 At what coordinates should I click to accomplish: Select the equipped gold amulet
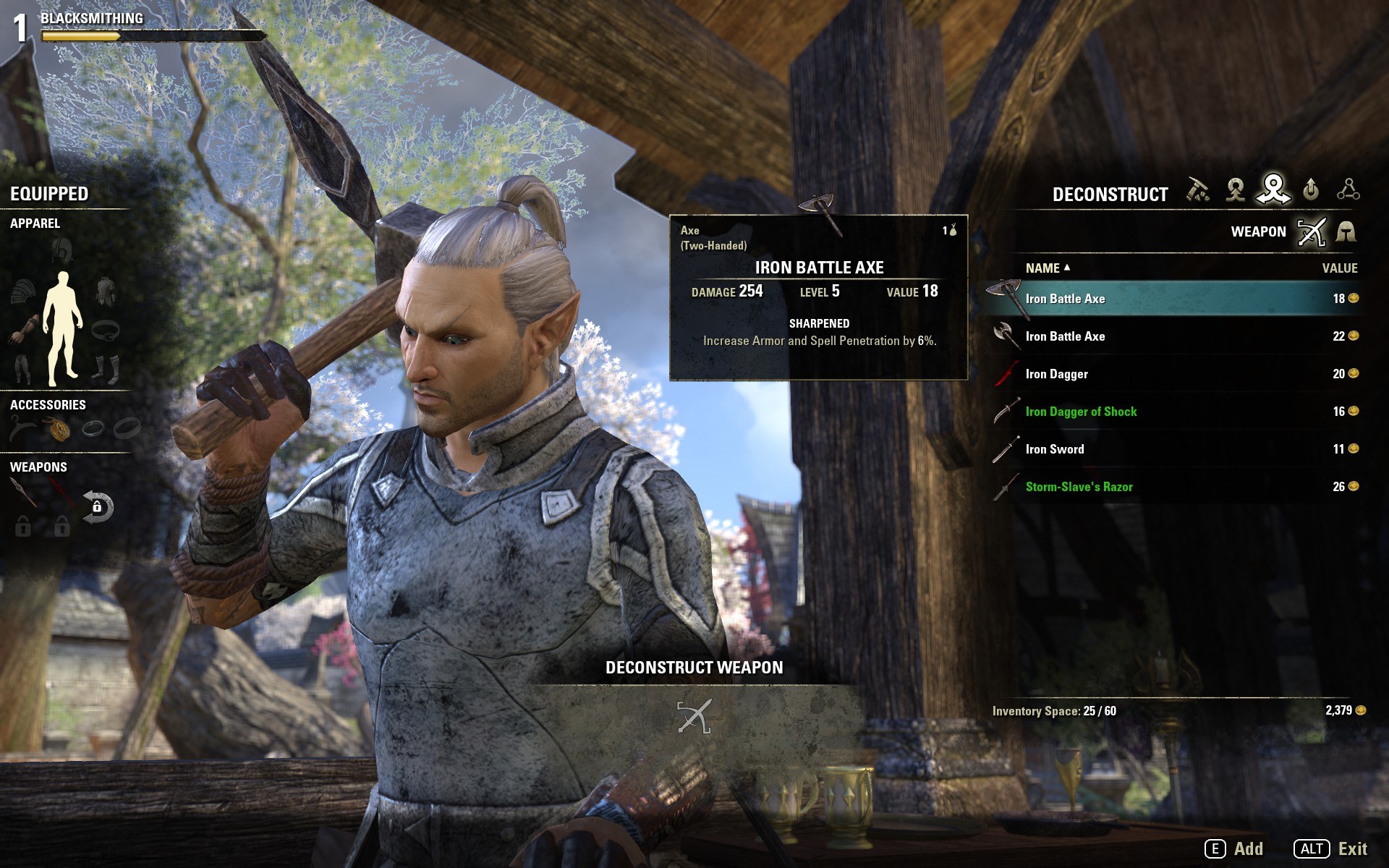(59, 430)
